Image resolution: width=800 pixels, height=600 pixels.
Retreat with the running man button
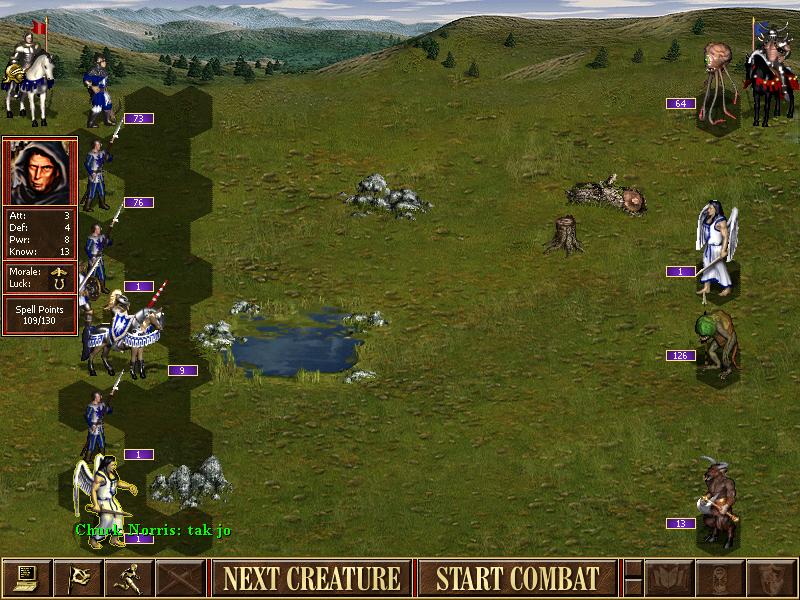tap(129, 578)
